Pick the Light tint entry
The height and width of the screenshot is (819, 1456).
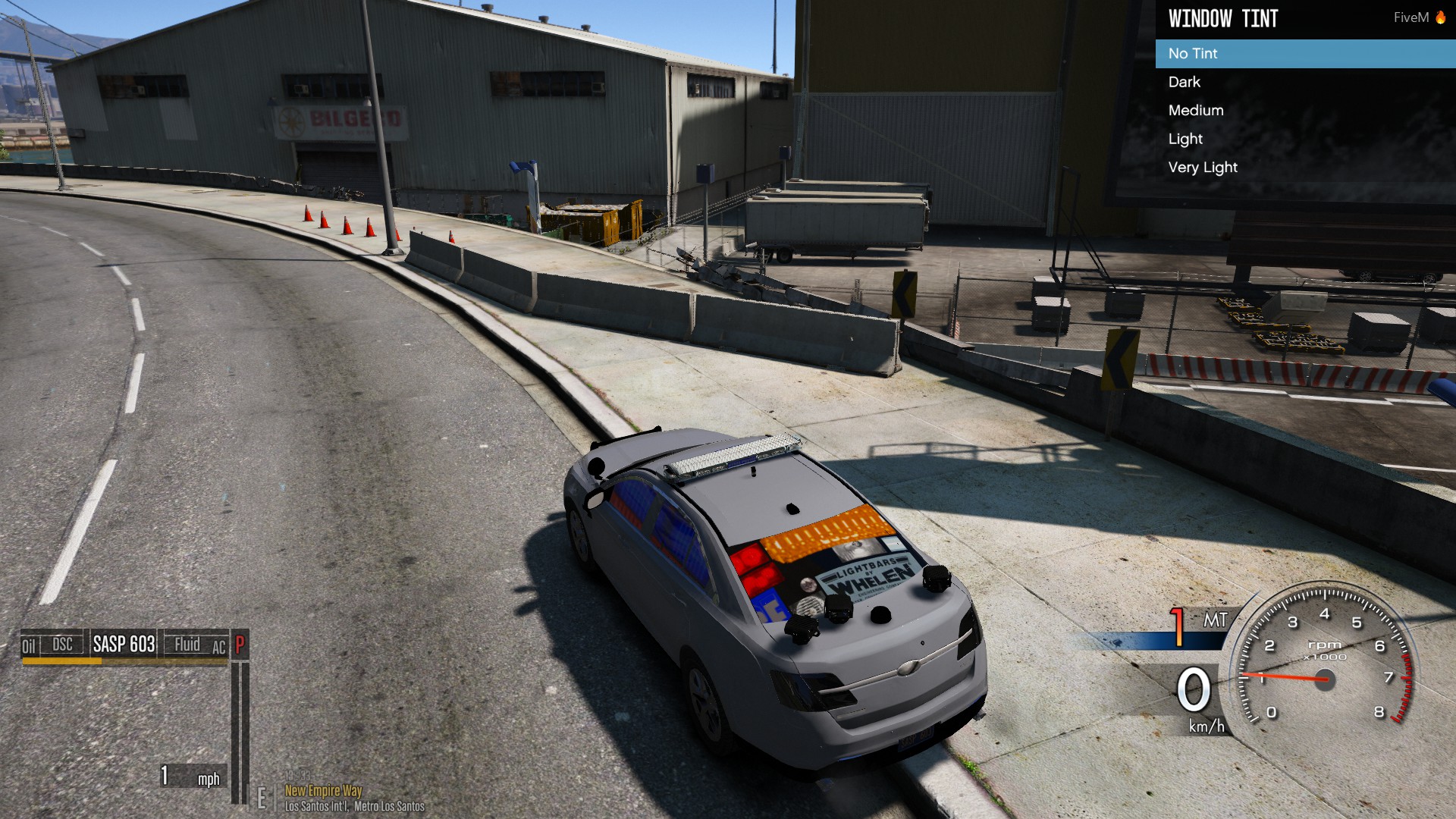tap(1185, 139)
